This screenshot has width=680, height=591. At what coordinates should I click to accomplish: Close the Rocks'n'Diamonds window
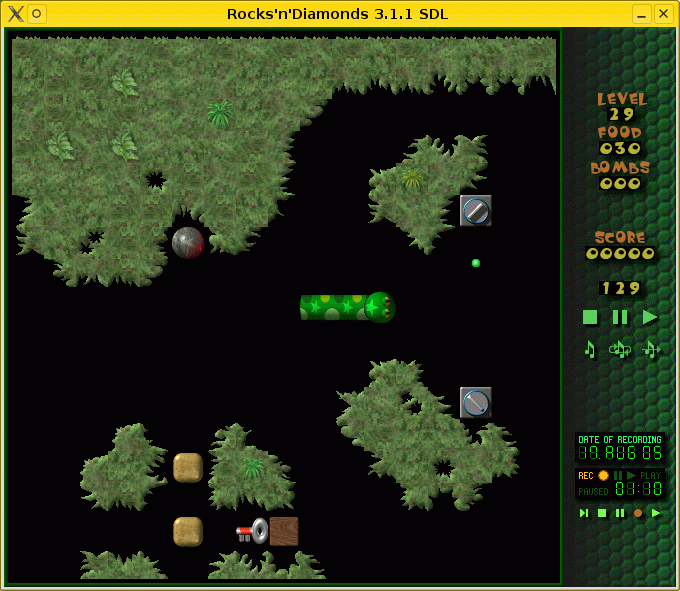point(661,14)
